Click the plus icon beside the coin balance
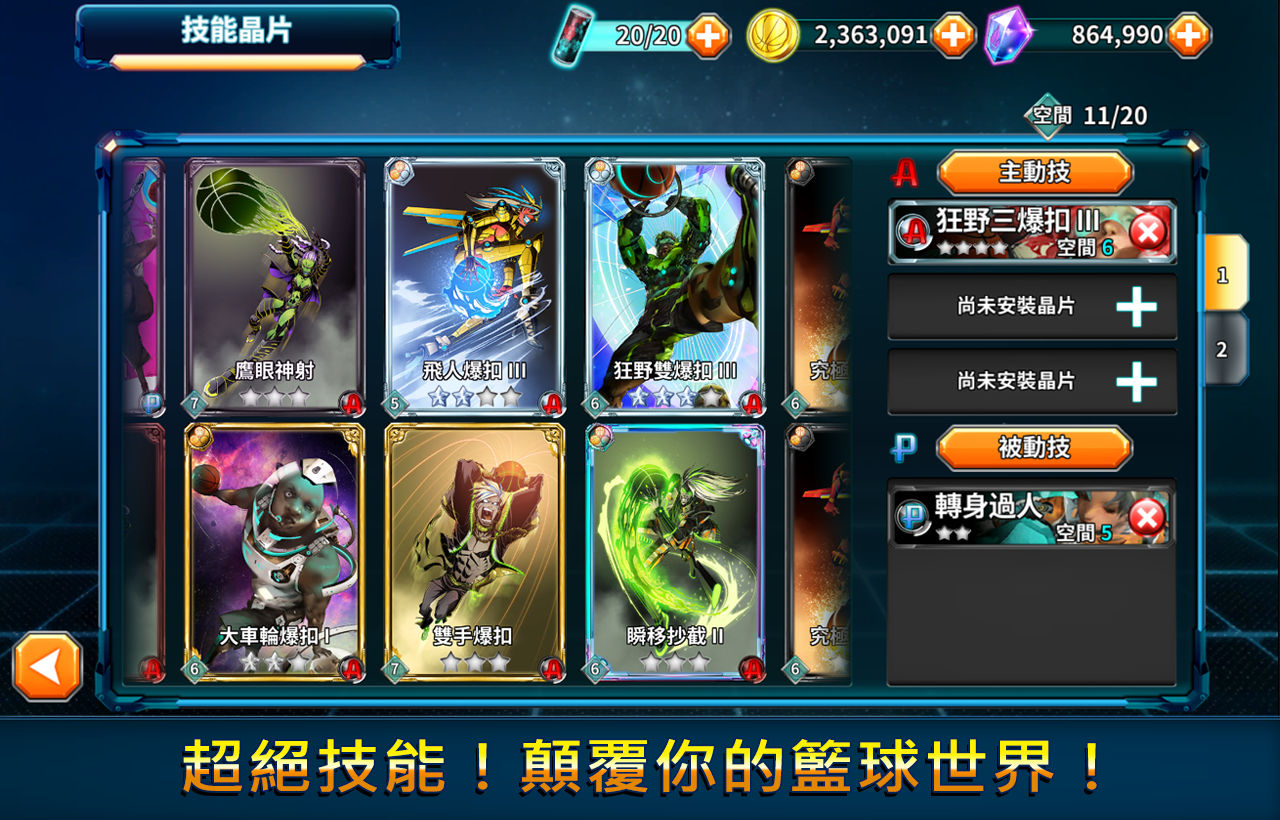Viewport: 1280px width, 820px height. [952, 34]
